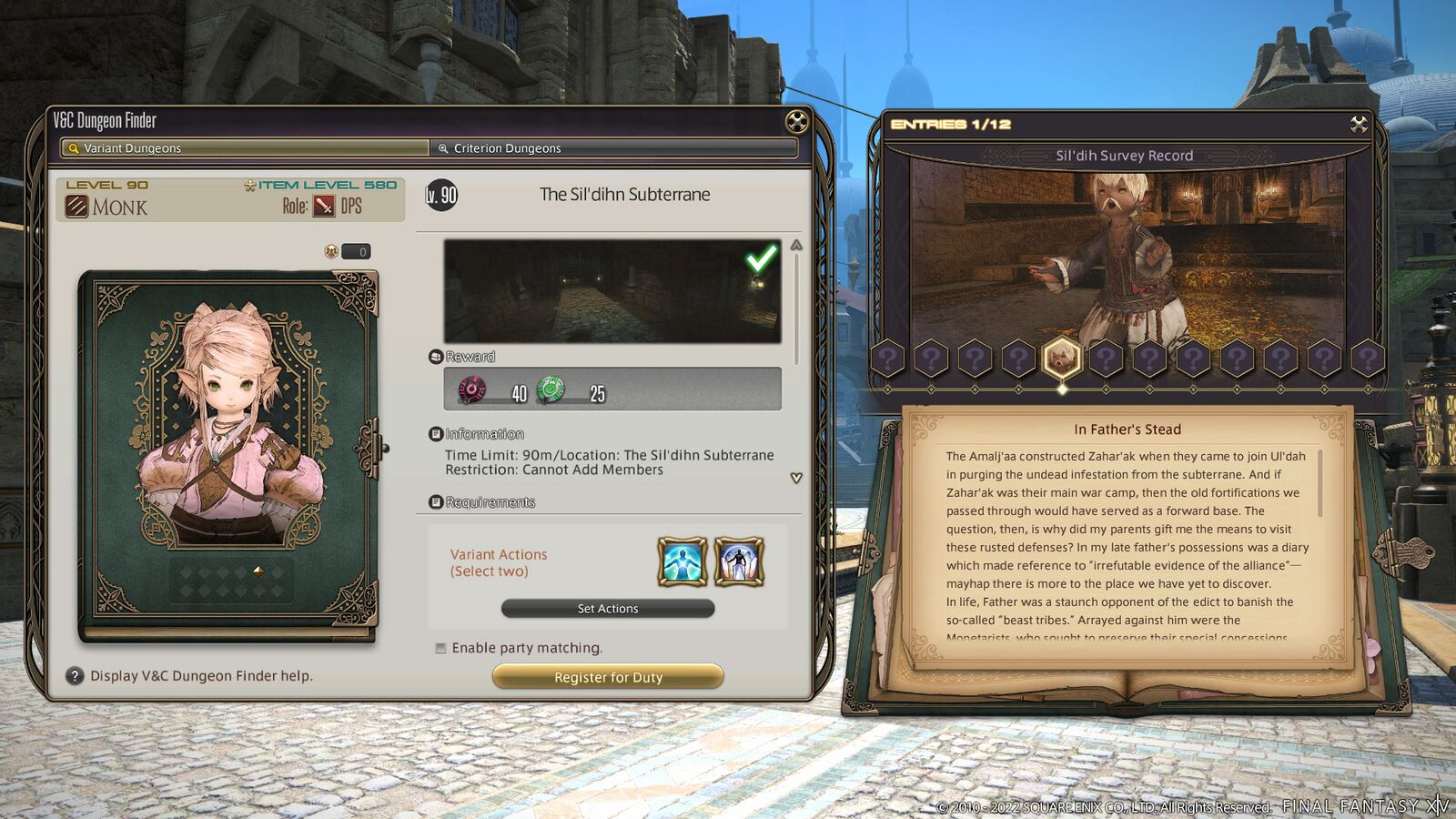This screenshot has width=1456, height=819.
Task: Switch to the Criterion Dungeons tab
Action: pyautogui.click(x=612, y=148)
